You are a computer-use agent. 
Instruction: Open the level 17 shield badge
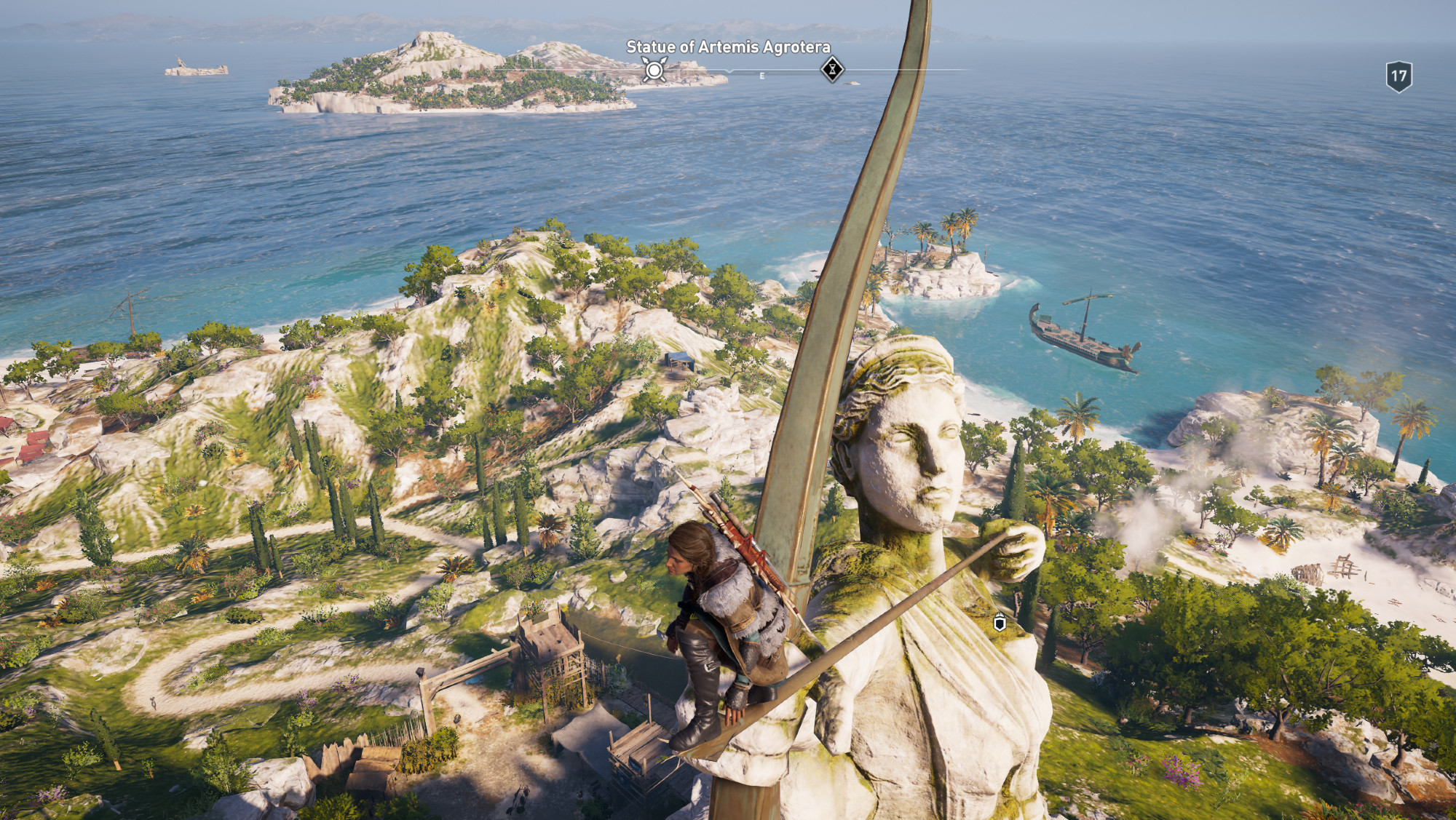1398,76
